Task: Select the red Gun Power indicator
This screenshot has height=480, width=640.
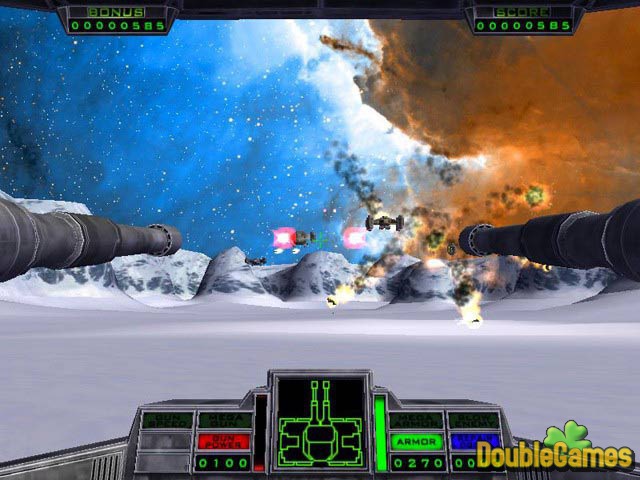Action: click(221, 441)
